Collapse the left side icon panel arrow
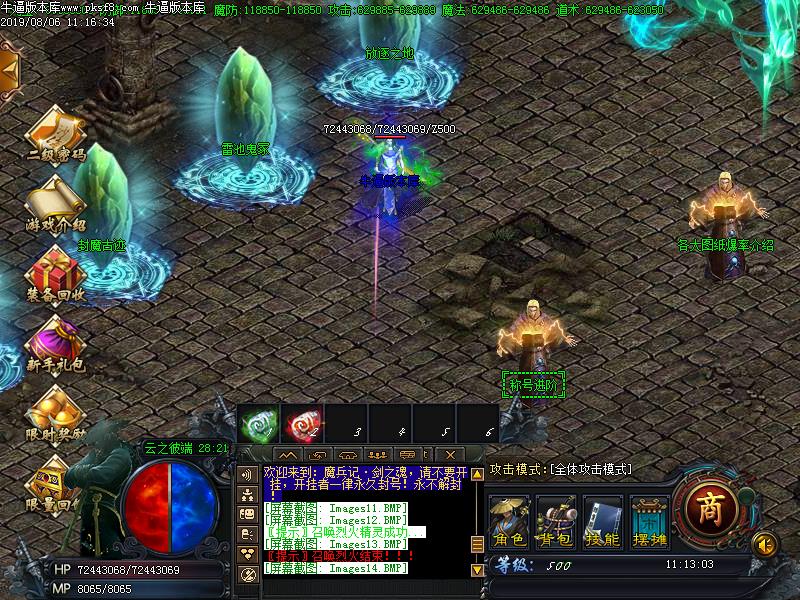The image size is (800, 600). (x=9, y=69)
